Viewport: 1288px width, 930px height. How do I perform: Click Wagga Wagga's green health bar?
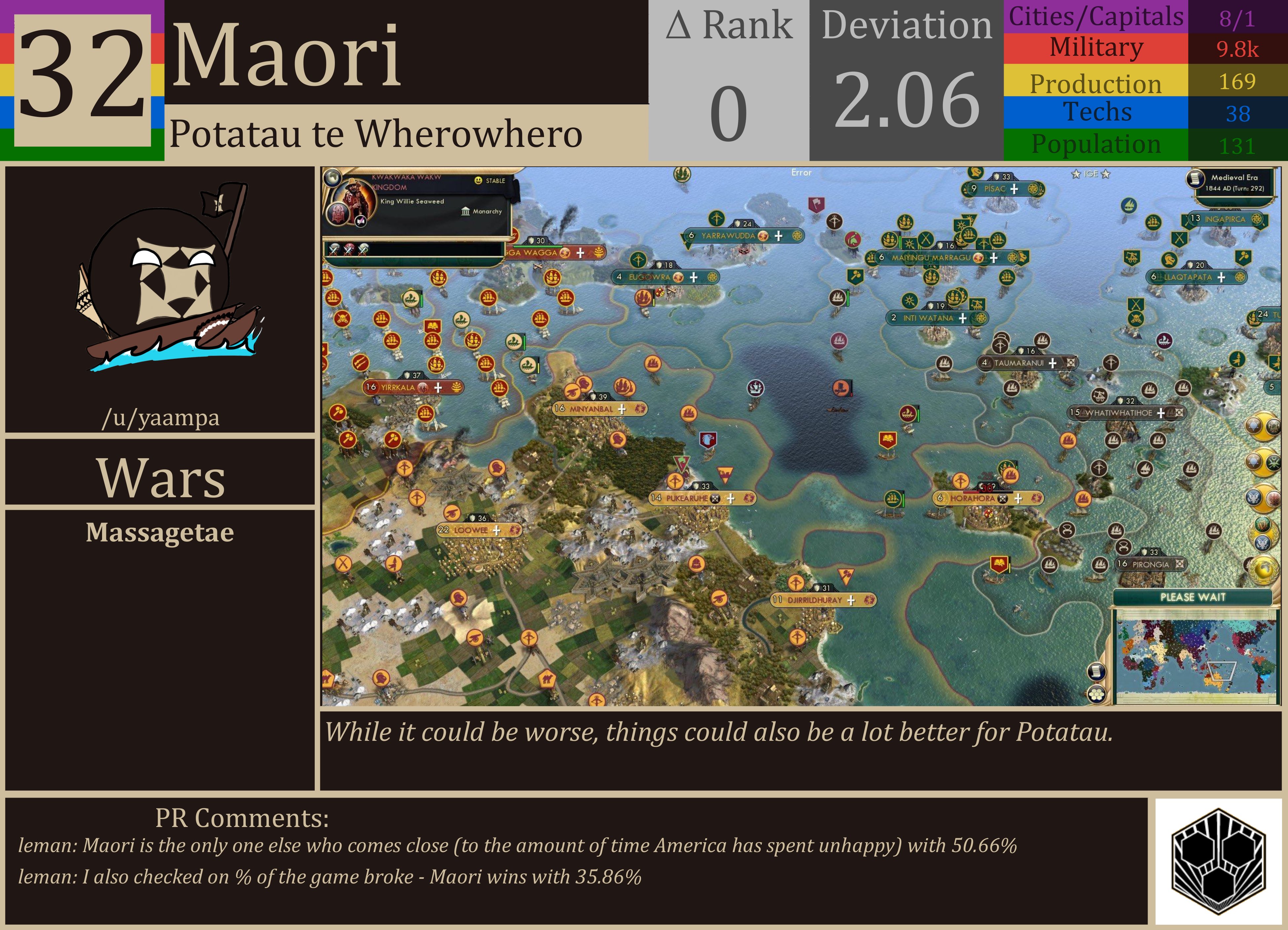tap(538, 247)
